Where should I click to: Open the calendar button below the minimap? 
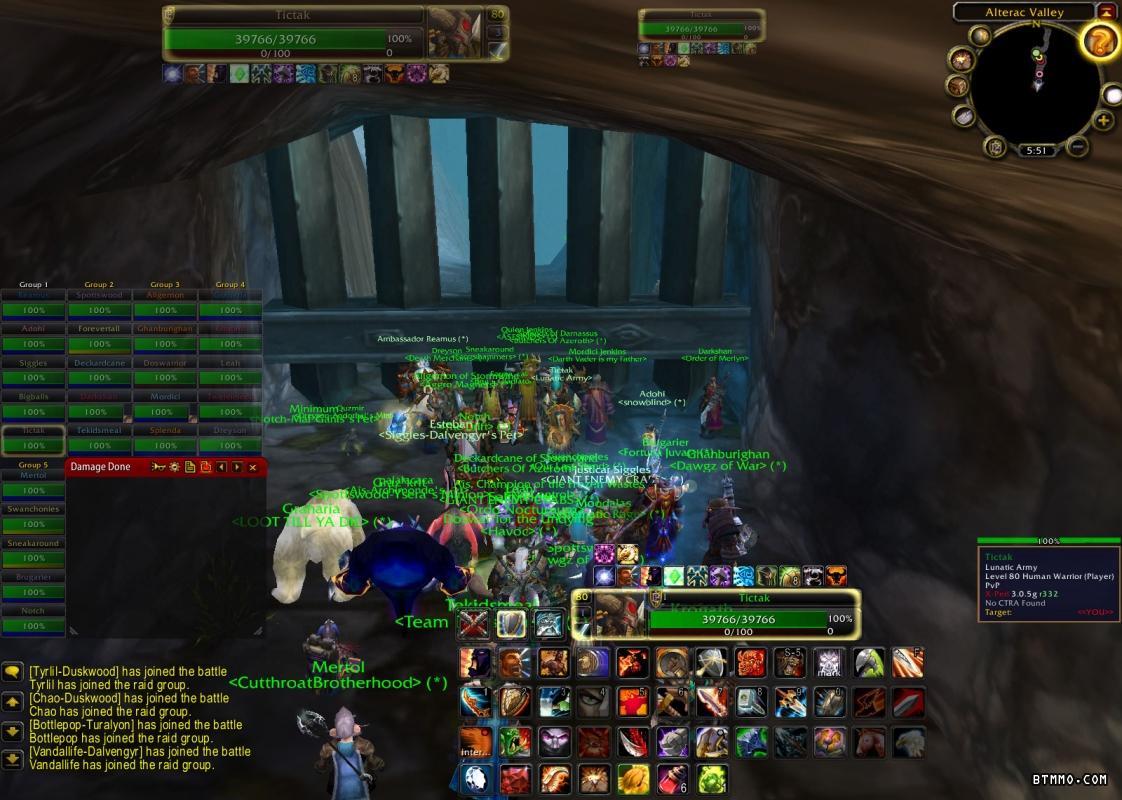tap(996, 147)
